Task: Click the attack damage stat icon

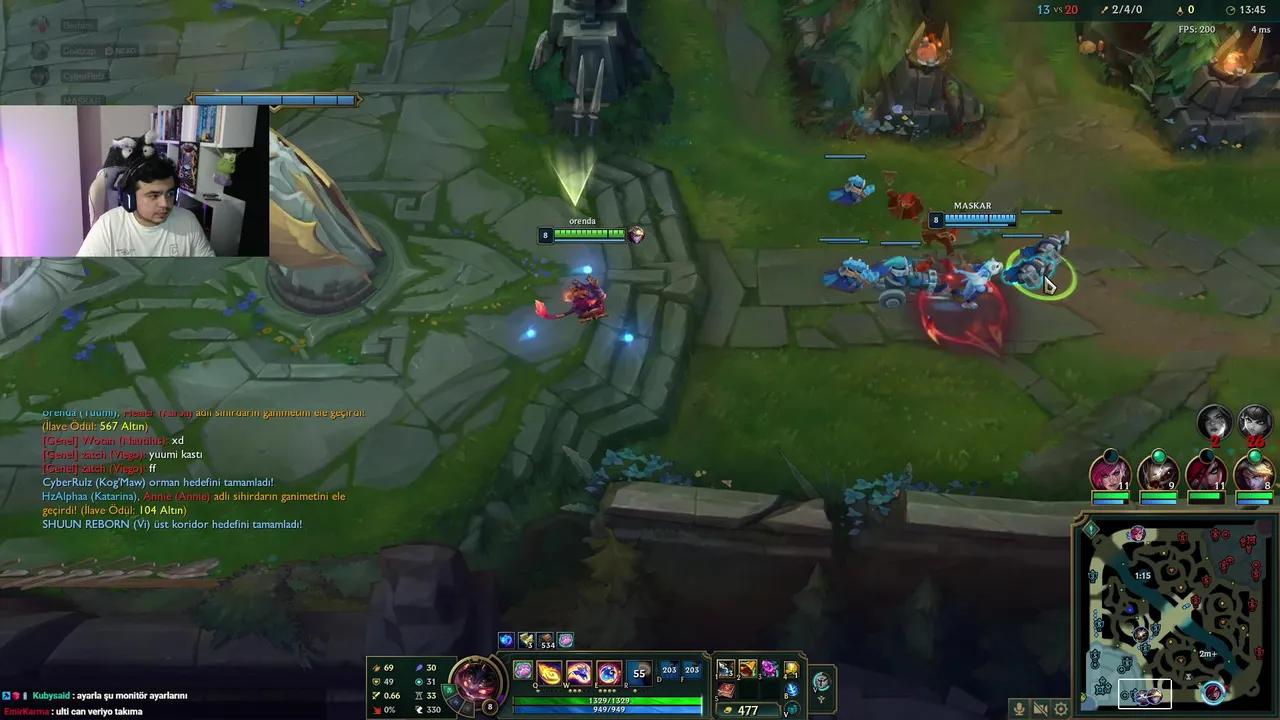Action: tap(377, 668)
